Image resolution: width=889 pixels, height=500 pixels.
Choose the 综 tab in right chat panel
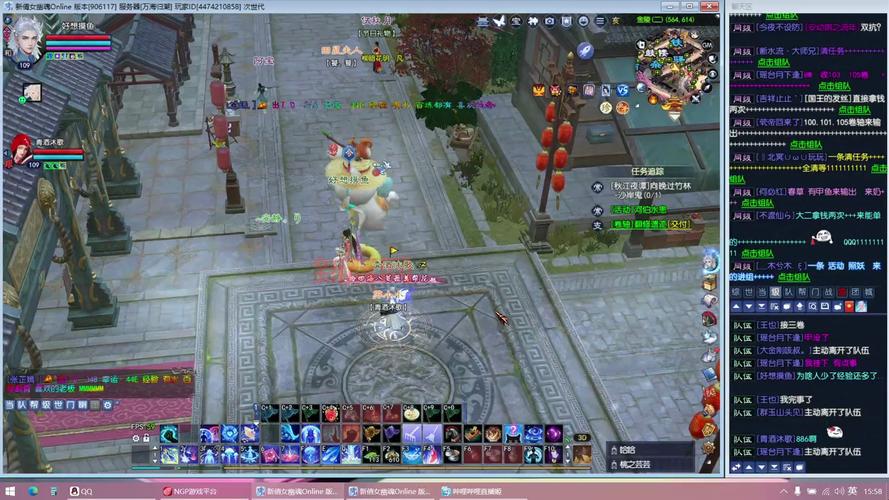point(736,292)
